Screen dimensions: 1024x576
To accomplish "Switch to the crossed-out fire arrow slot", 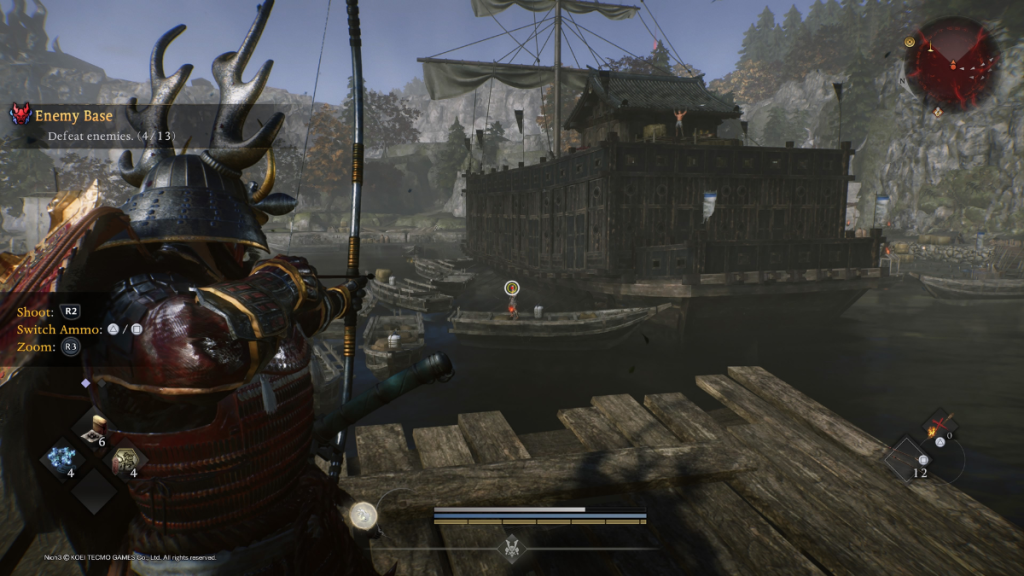I will [x=939, y=426].
